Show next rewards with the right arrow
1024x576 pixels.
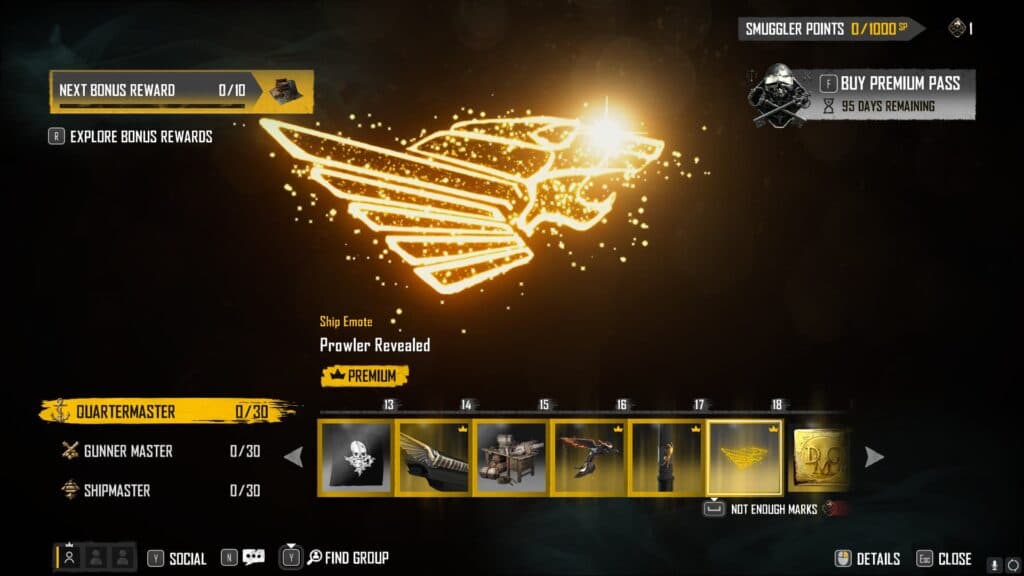point(874,457)
